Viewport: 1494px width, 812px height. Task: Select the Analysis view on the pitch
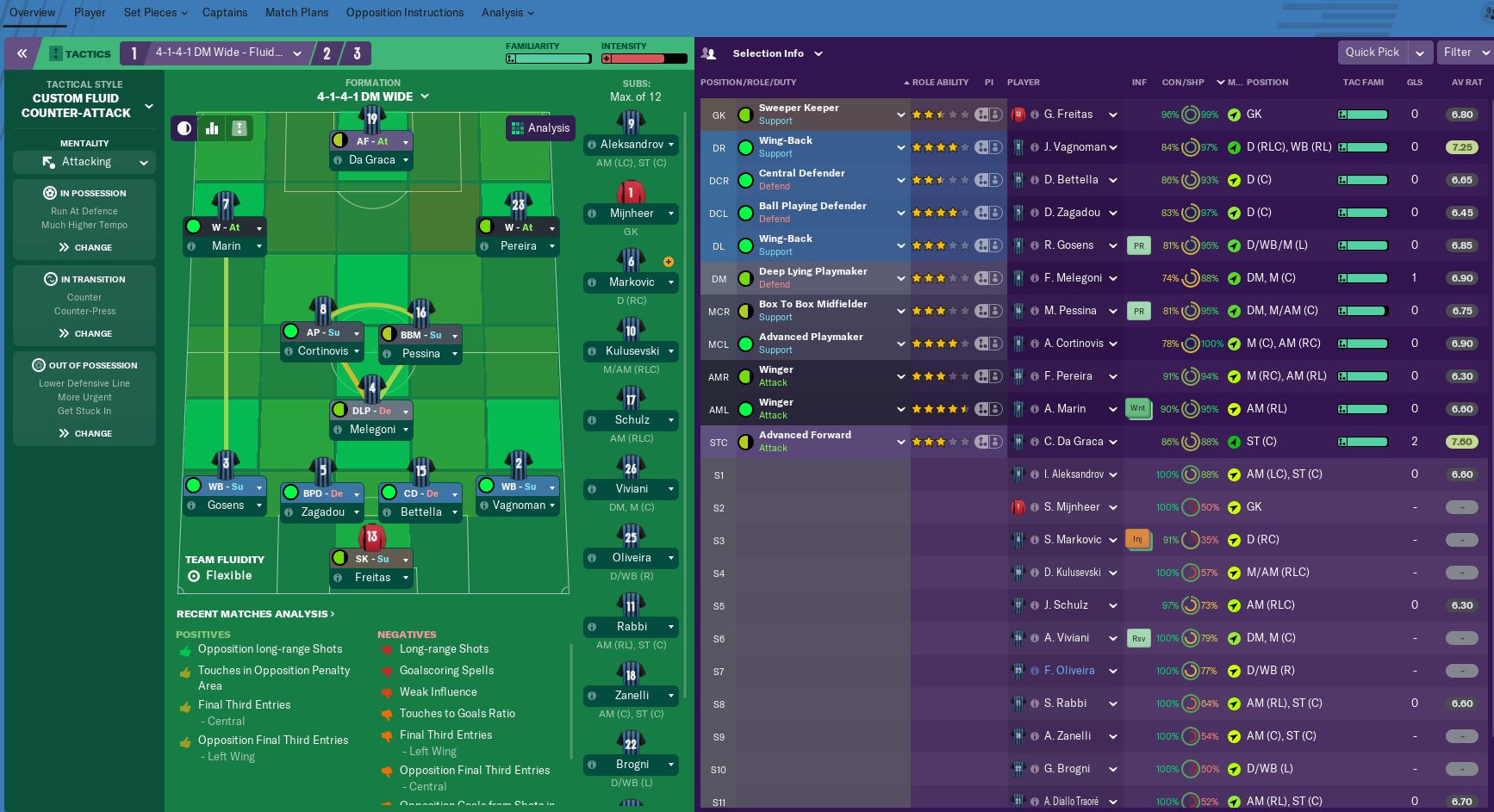[539, 127]
